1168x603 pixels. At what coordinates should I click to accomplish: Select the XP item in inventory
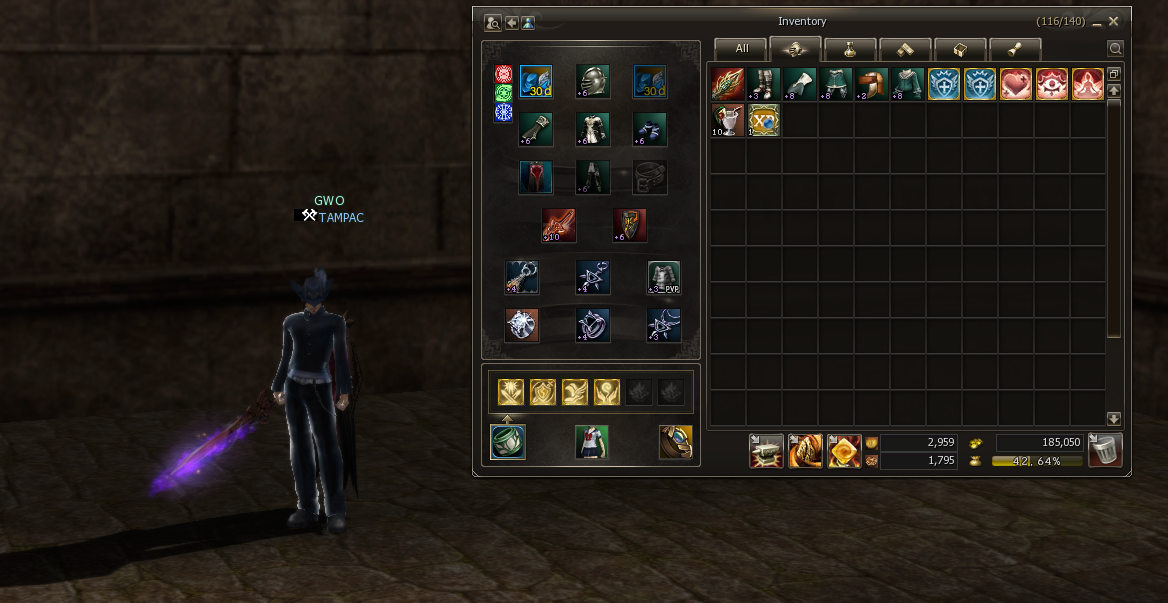[764, 120]
